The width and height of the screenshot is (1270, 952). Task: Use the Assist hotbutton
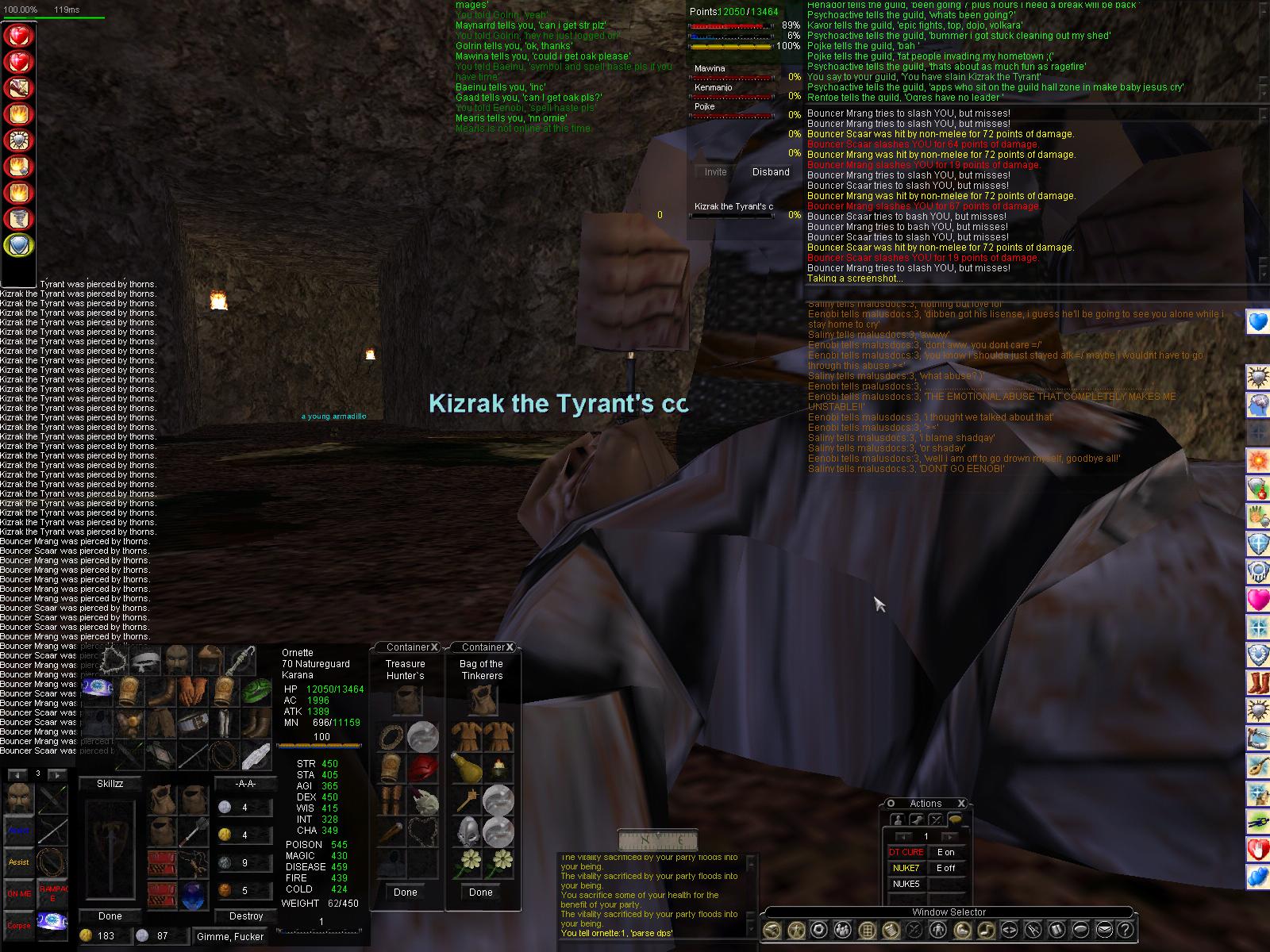pos(19,862)
